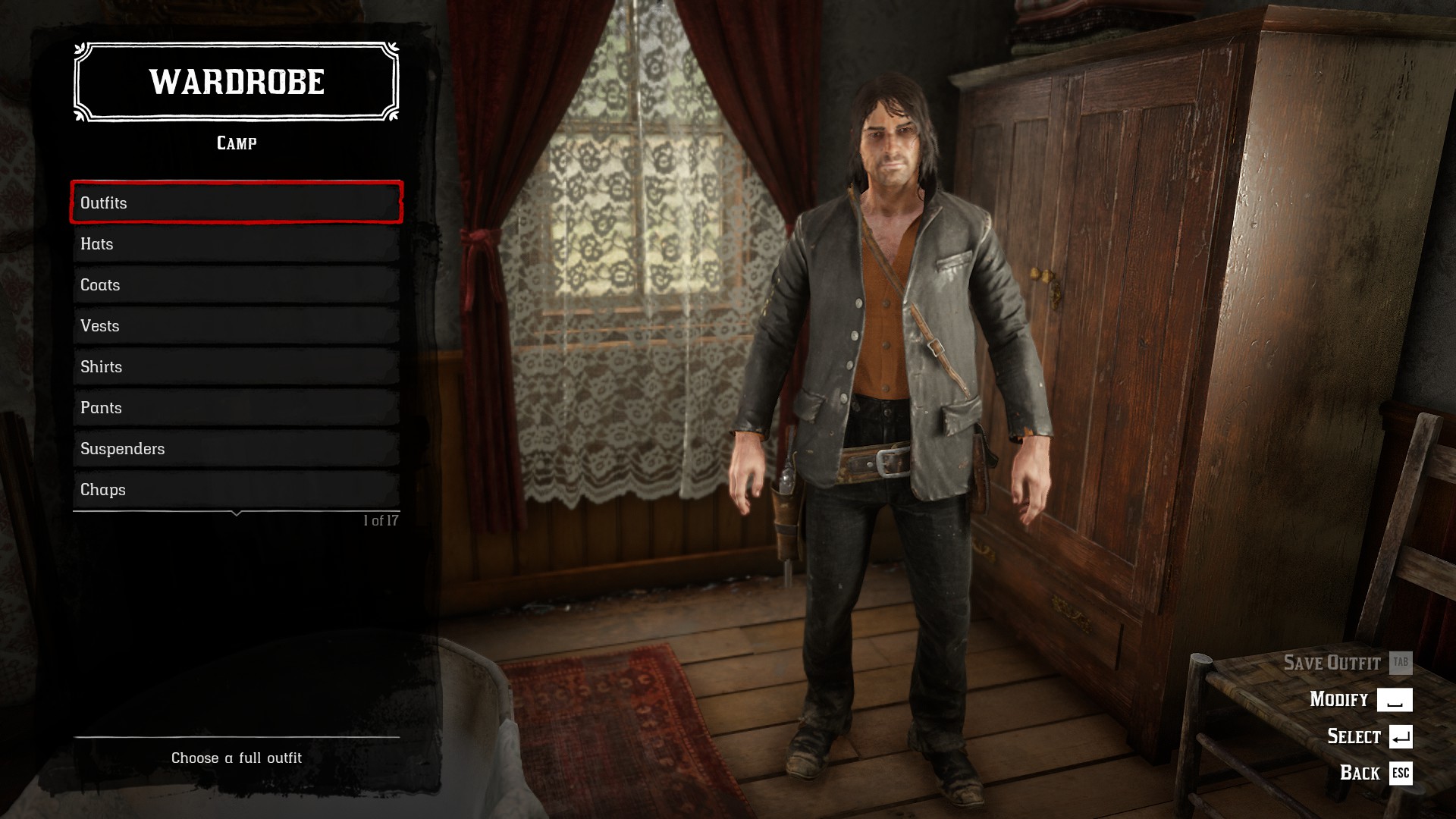
Task: Click Back to exit the wardrobe
Action: point(1360,773)
